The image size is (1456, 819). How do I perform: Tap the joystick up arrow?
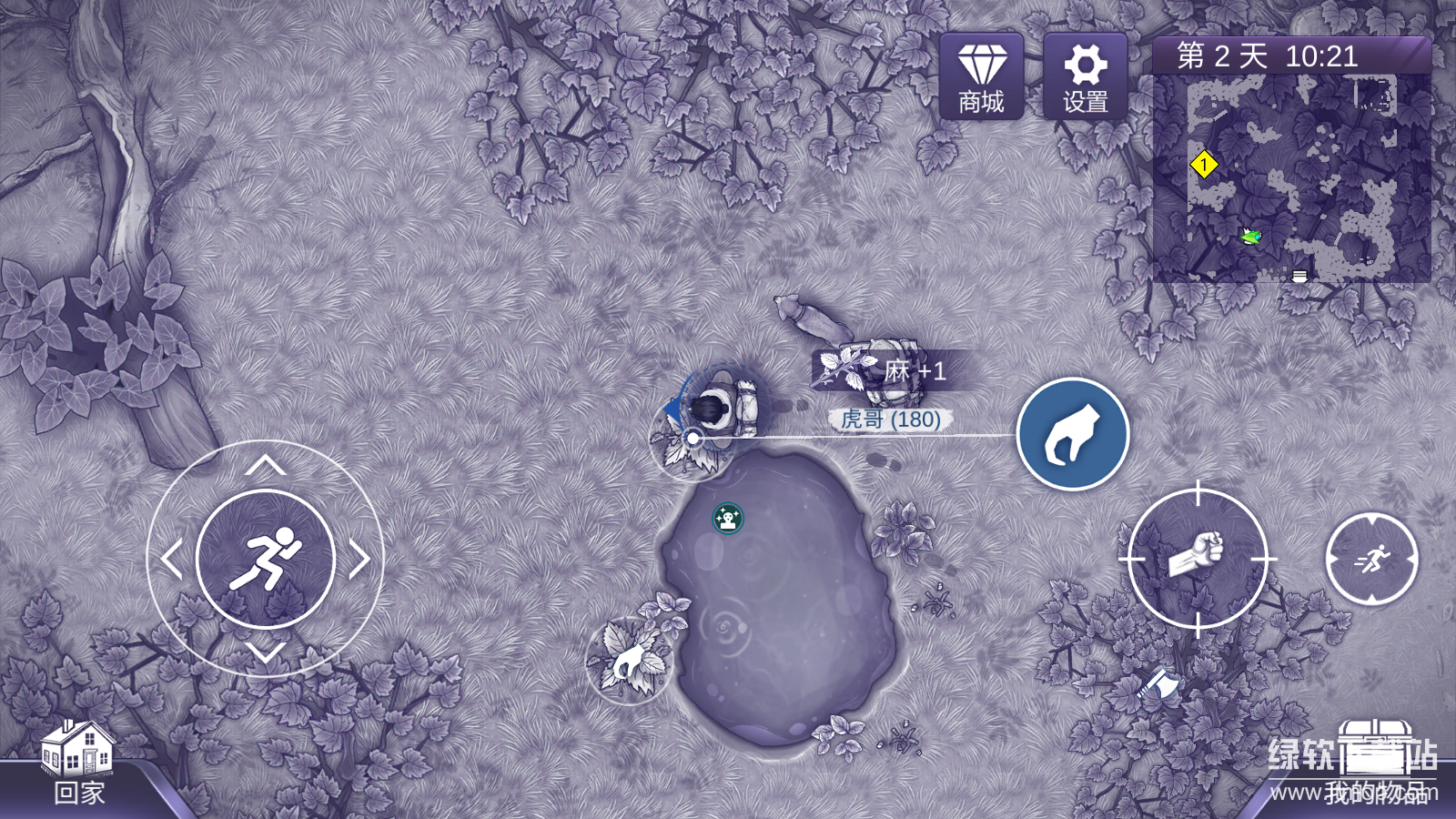tap(265, 466)
